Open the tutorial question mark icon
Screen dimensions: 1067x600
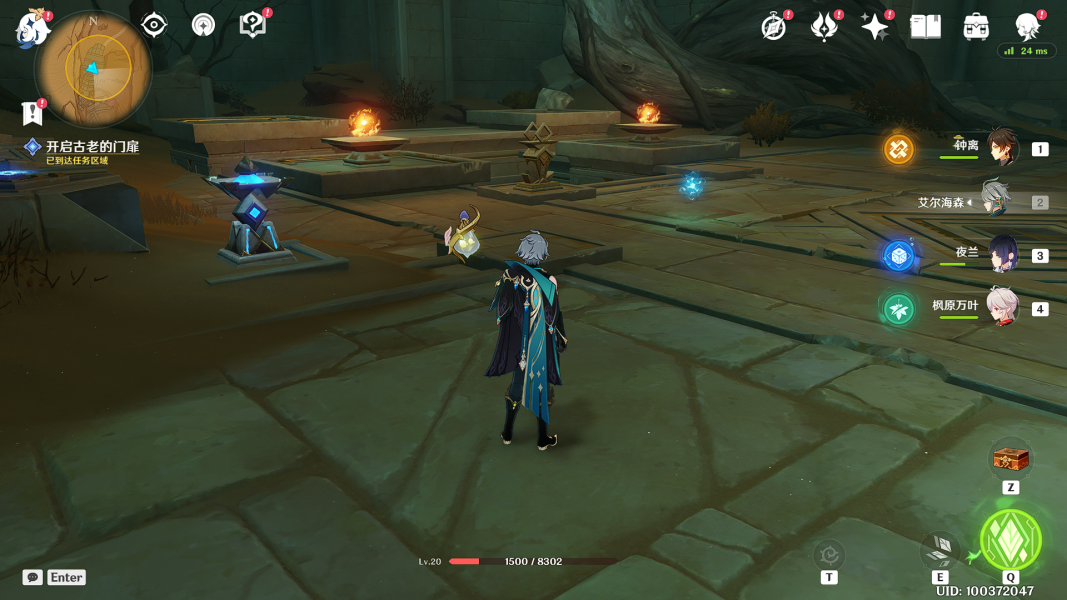pos(253,25)
